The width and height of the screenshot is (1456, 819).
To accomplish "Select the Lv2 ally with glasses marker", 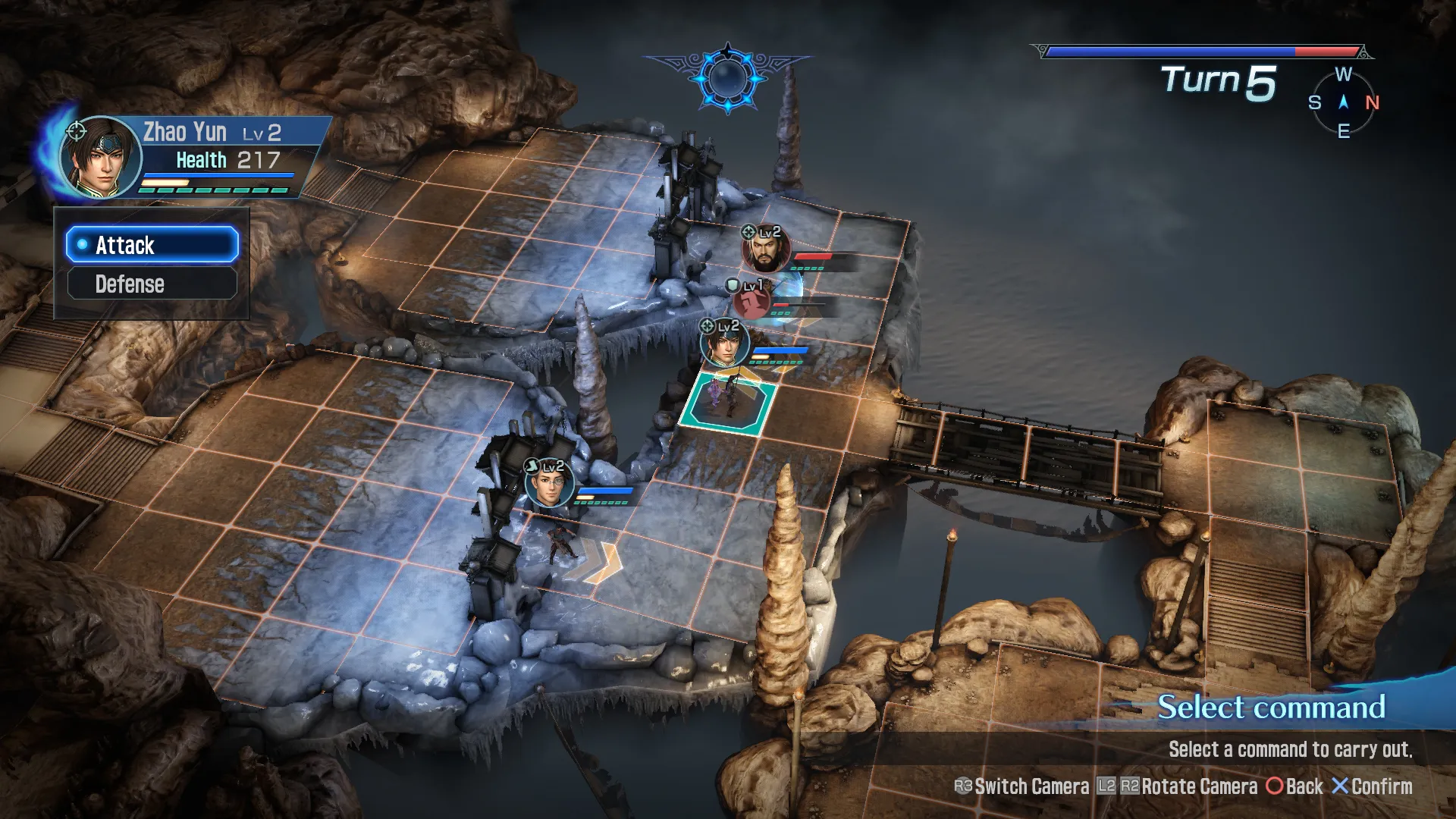I will click(549, 484).
